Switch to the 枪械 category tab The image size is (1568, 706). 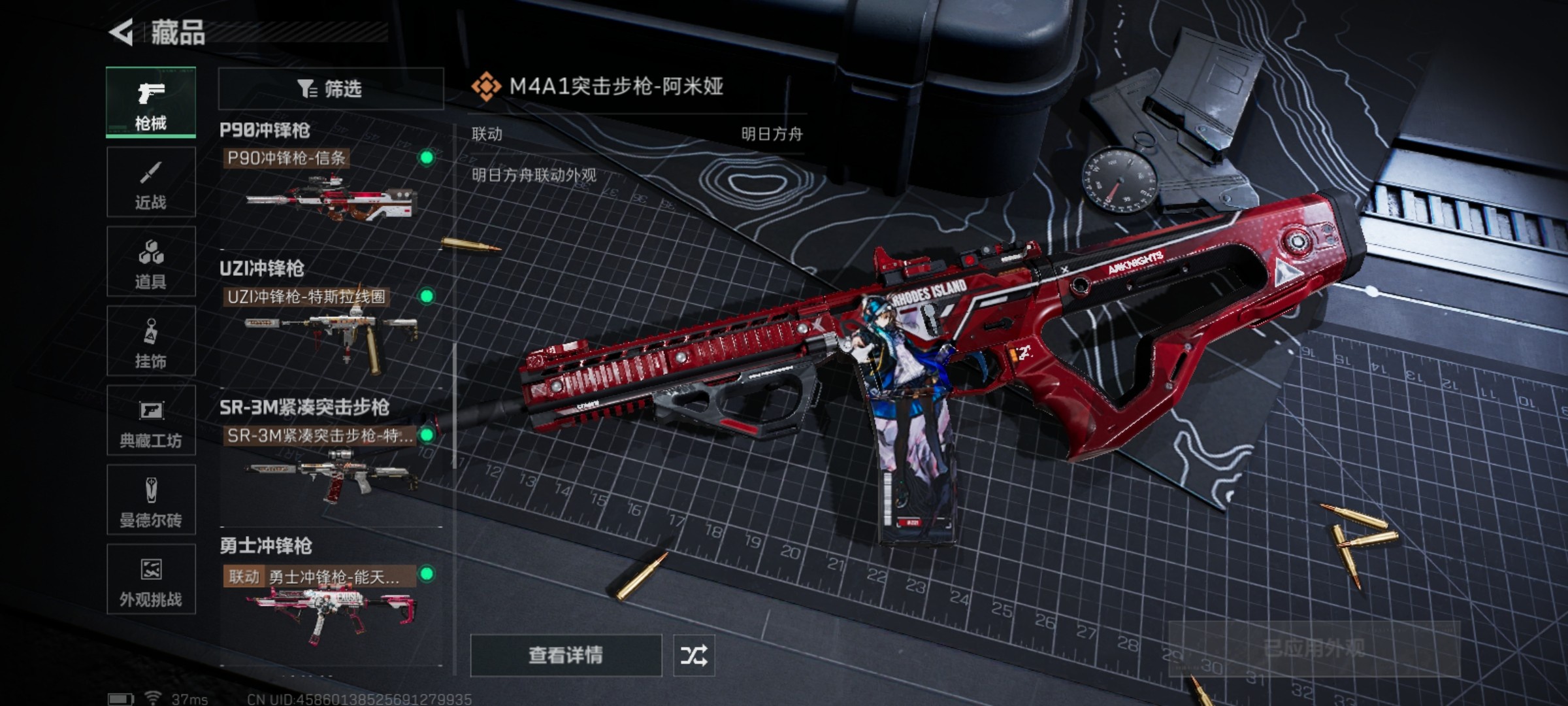151,103
